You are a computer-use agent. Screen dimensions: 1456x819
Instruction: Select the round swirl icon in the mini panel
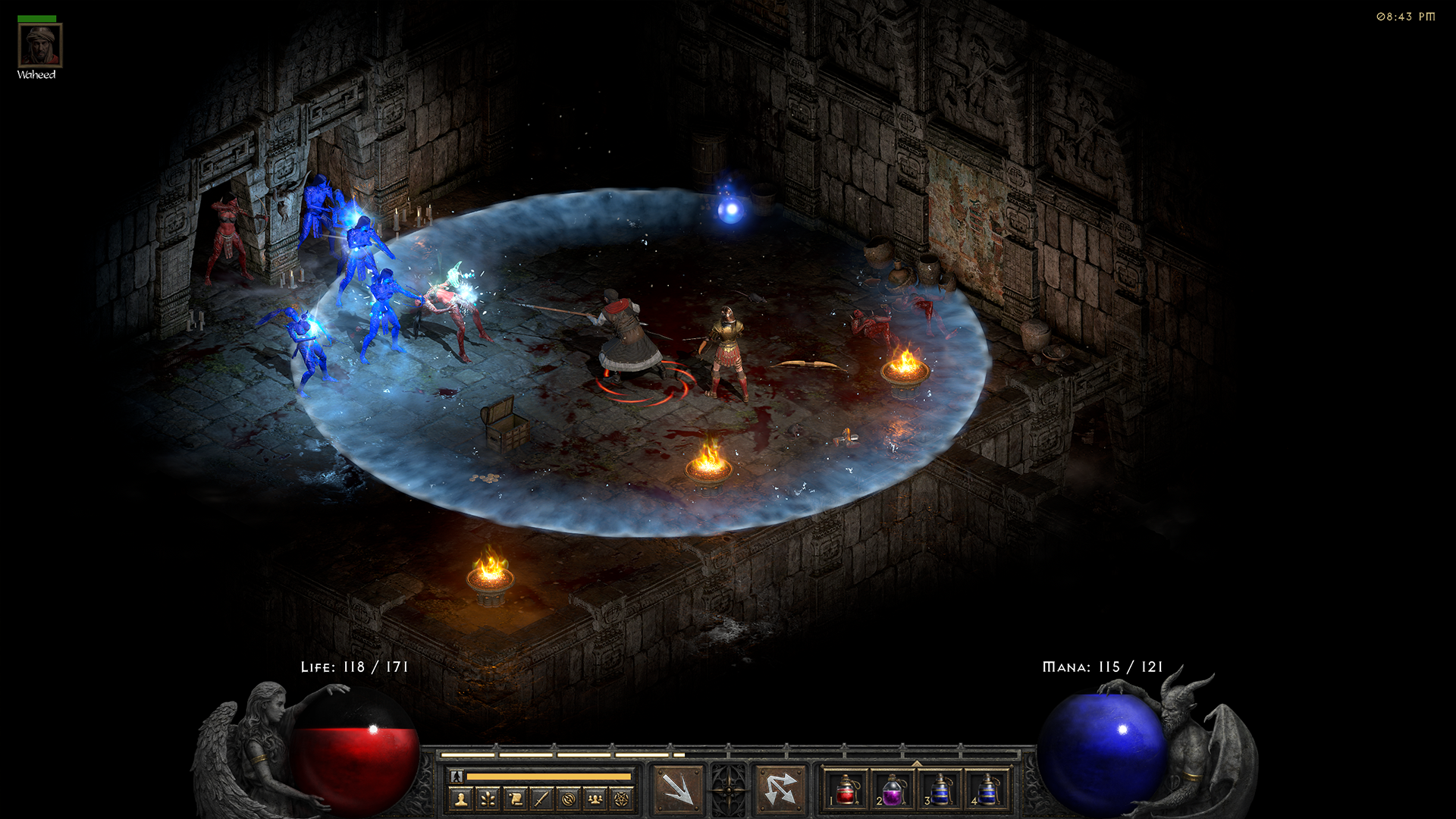[569, 799]
